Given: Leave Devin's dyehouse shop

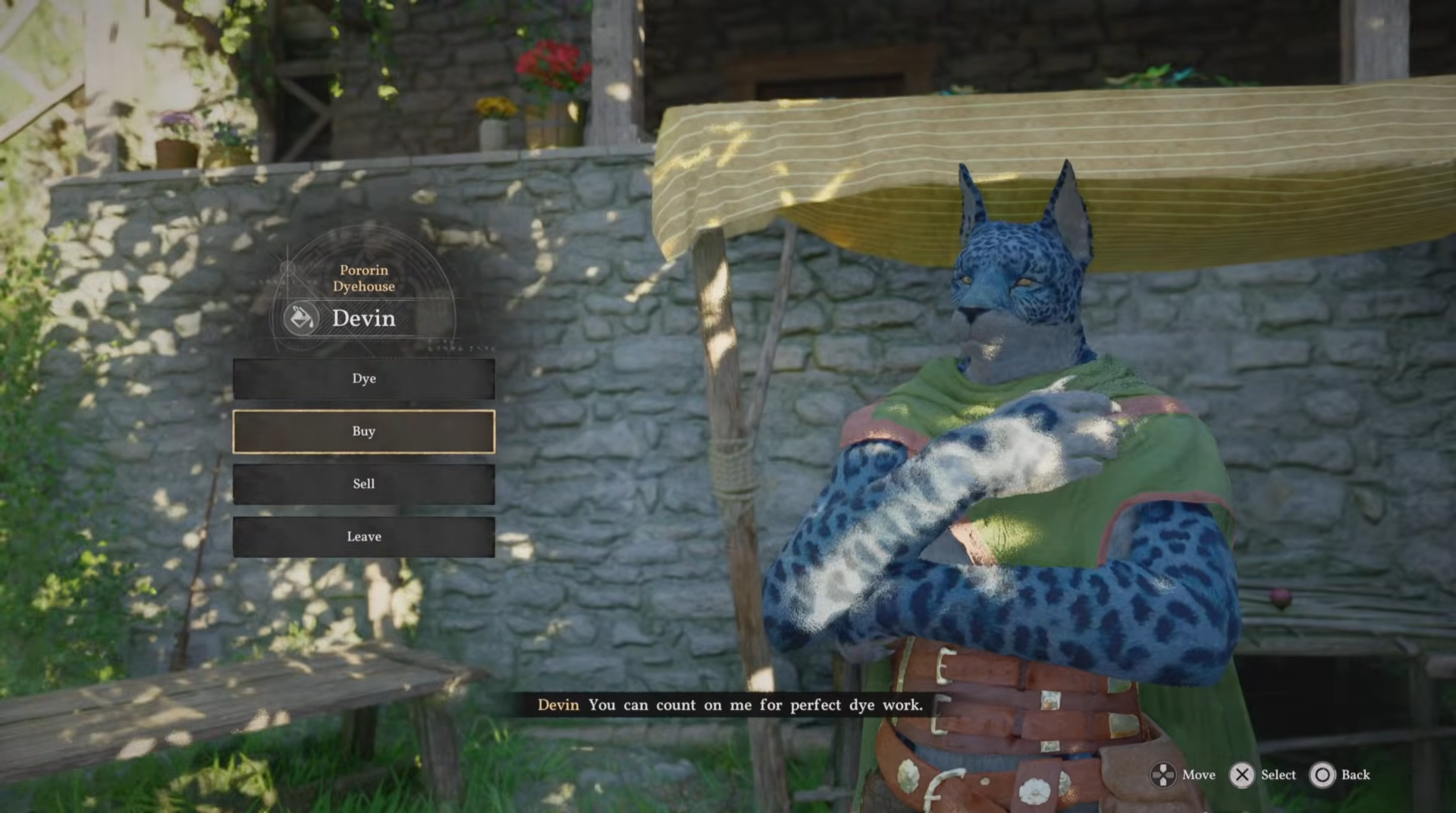Looking at the screenshot, I should (363, 537).
